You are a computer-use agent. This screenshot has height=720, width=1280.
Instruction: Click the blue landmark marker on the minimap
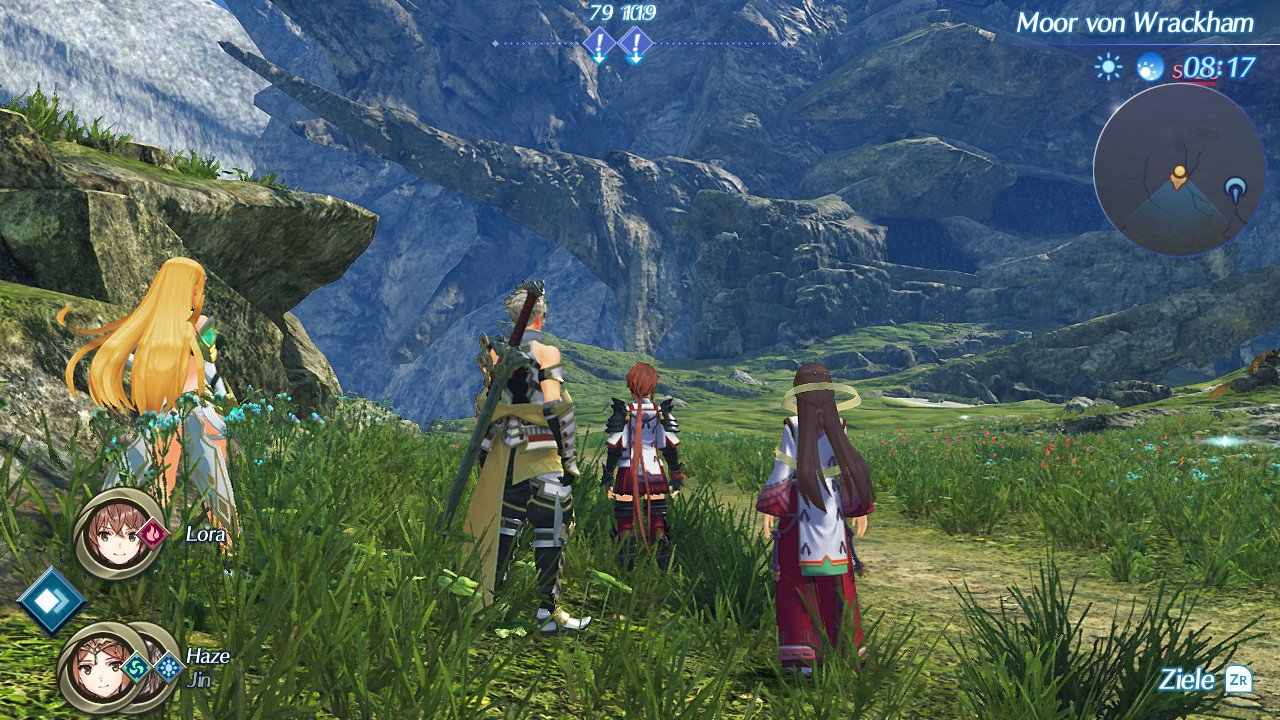coord(1238,187)
